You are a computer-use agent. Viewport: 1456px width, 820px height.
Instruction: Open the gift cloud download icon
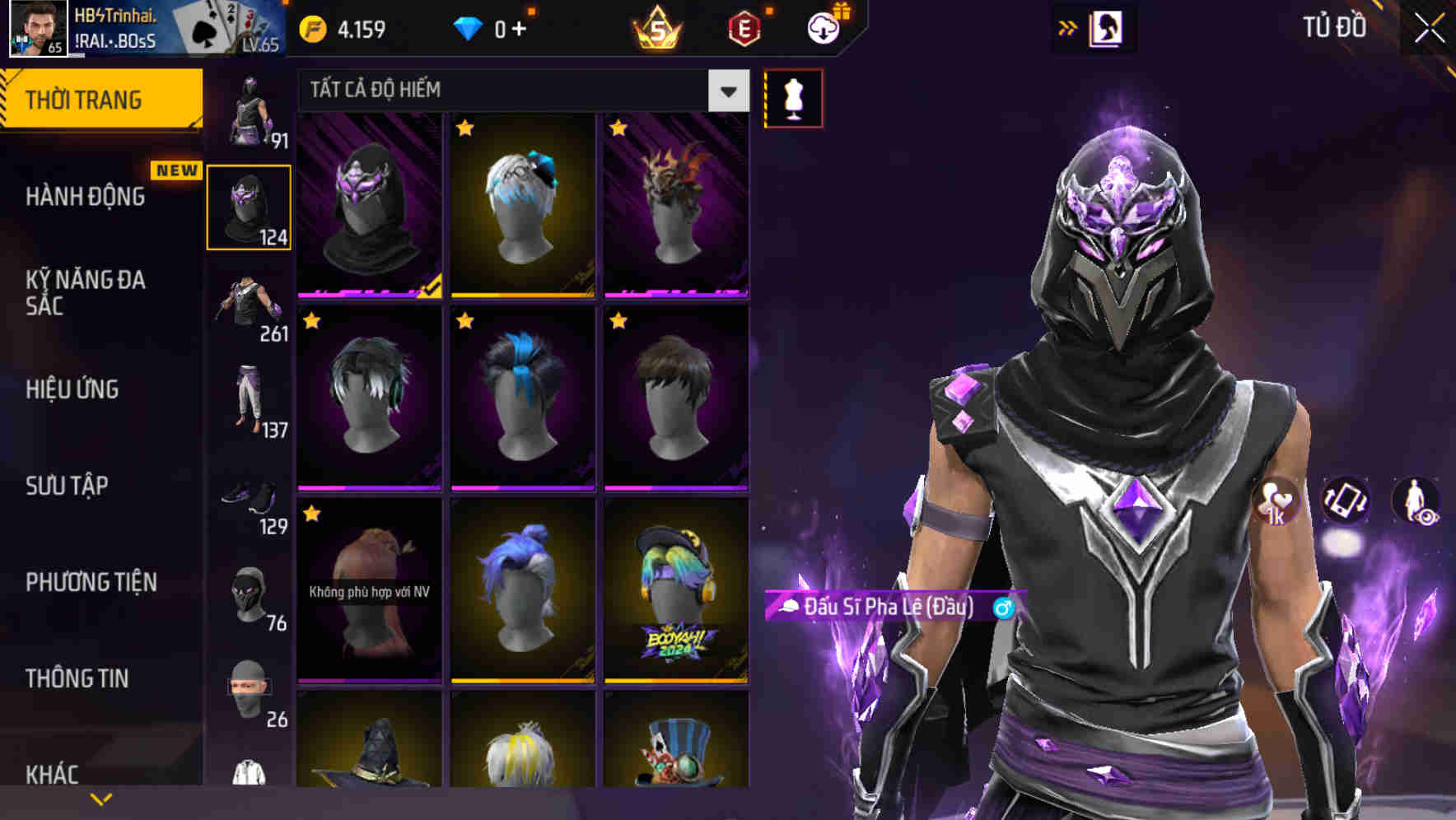(823, 27)
